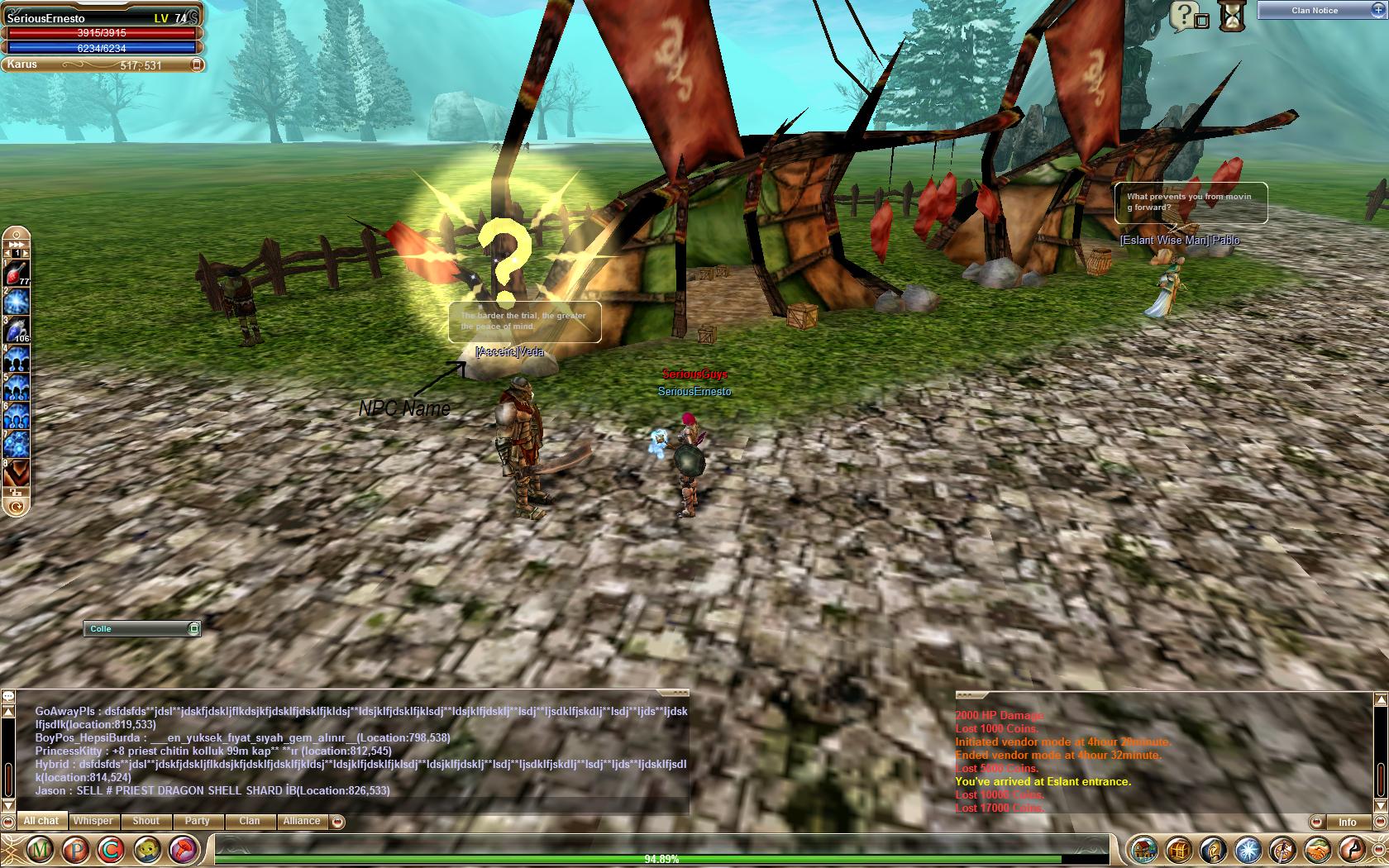Image resolution: width=1389 pixels, height=868 pixels.
Task: Toggle the chat mute speaker icon
Action: pyautogui.click(x=8, y=823)
